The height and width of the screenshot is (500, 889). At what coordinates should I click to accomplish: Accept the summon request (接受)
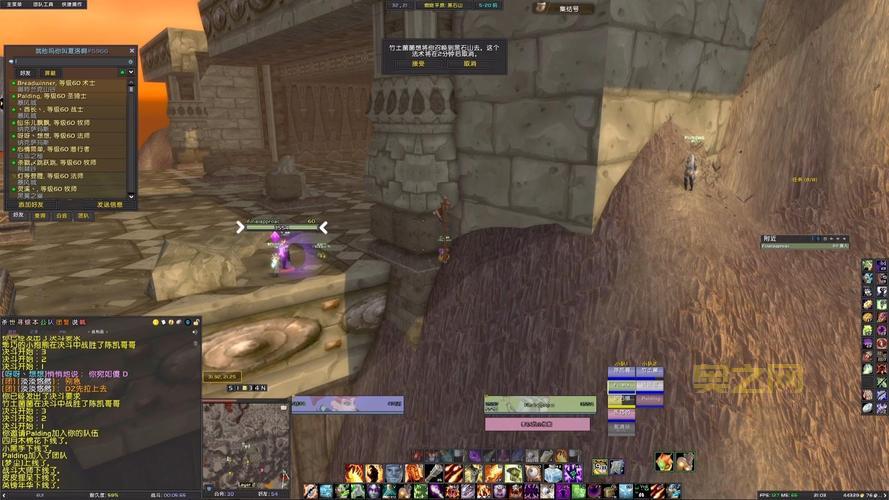pyautogui.click(x=417, y=63)
